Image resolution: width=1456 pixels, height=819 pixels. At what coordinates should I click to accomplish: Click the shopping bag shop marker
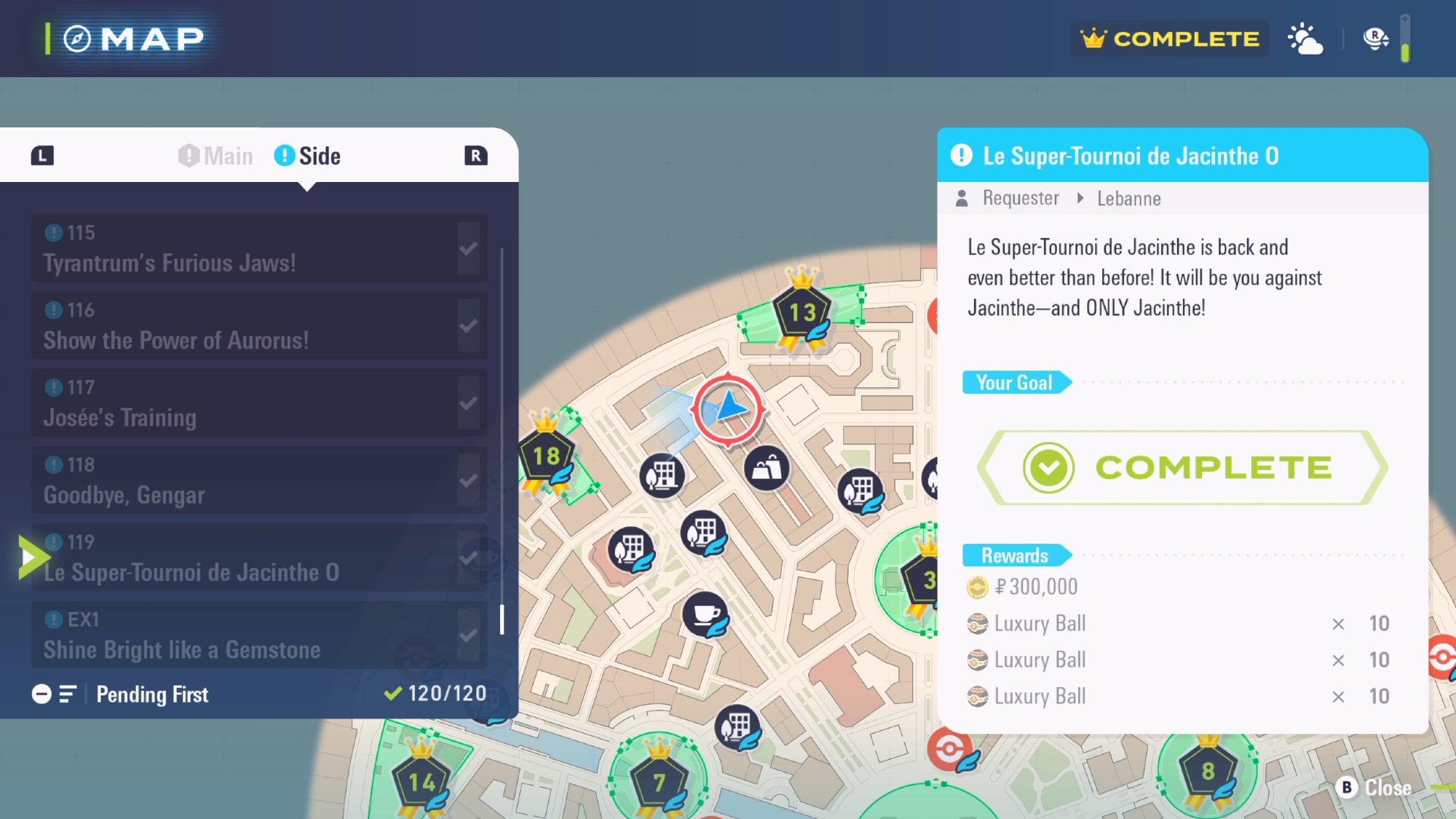767,468
